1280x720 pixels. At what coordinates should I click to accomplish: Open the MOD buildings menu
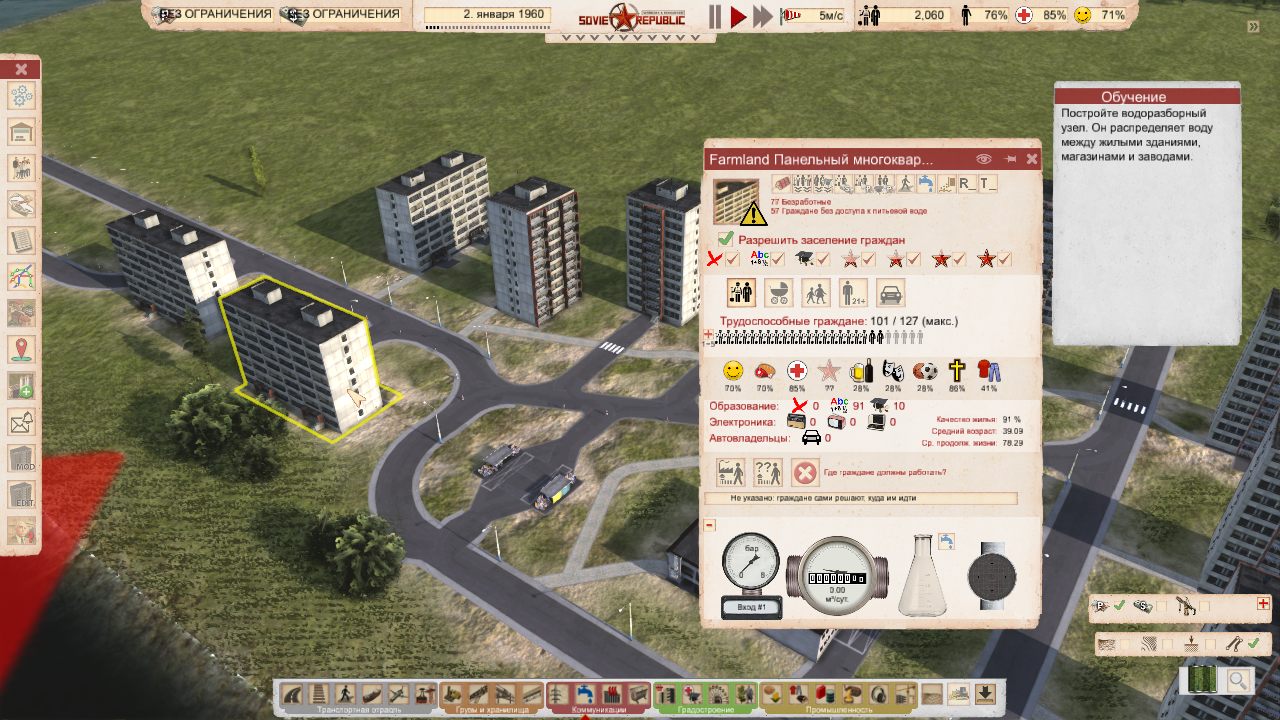pos(21,459)
